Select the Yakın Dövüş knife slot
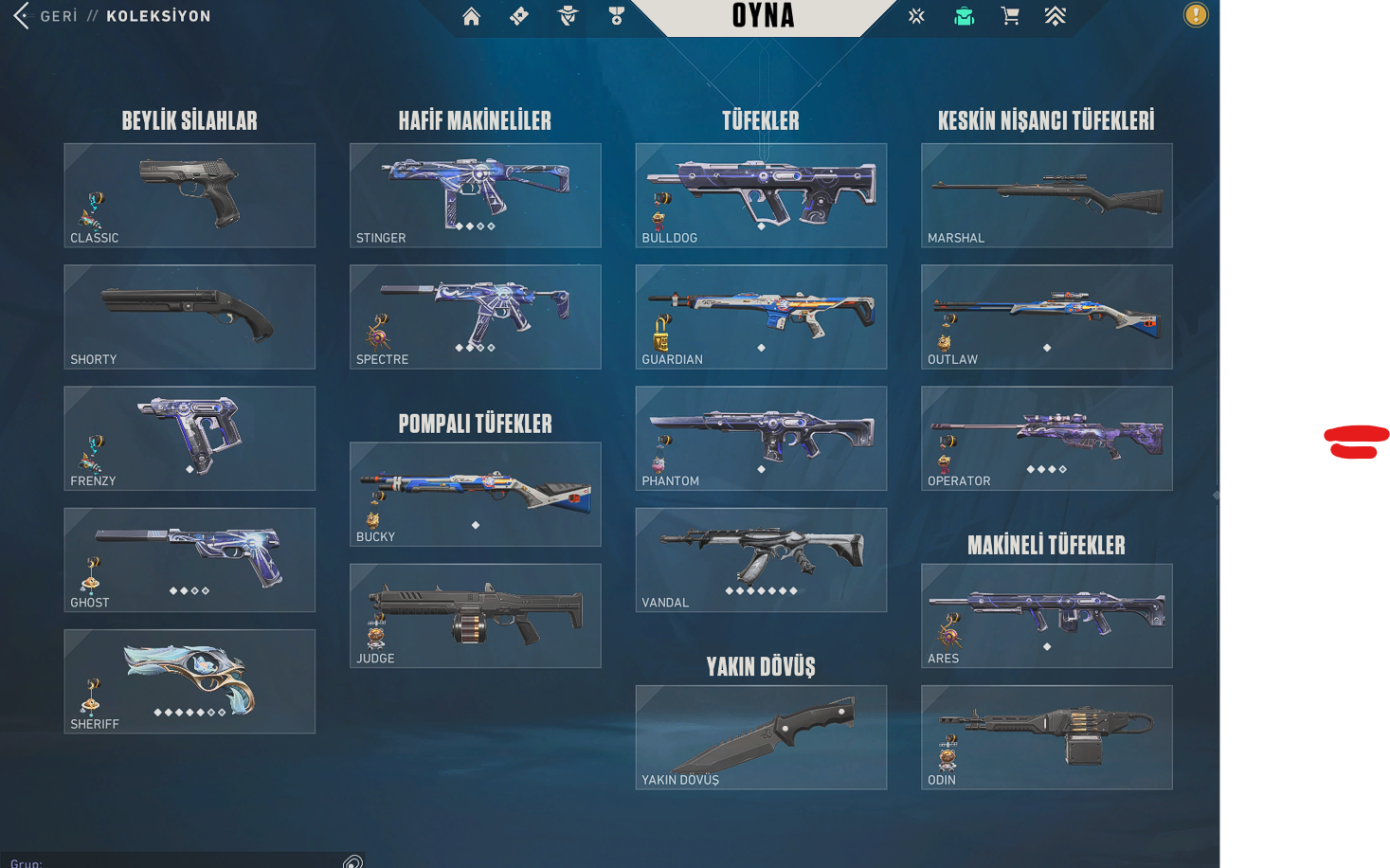Screen dimensions: 1390x868 click(761, 736)
